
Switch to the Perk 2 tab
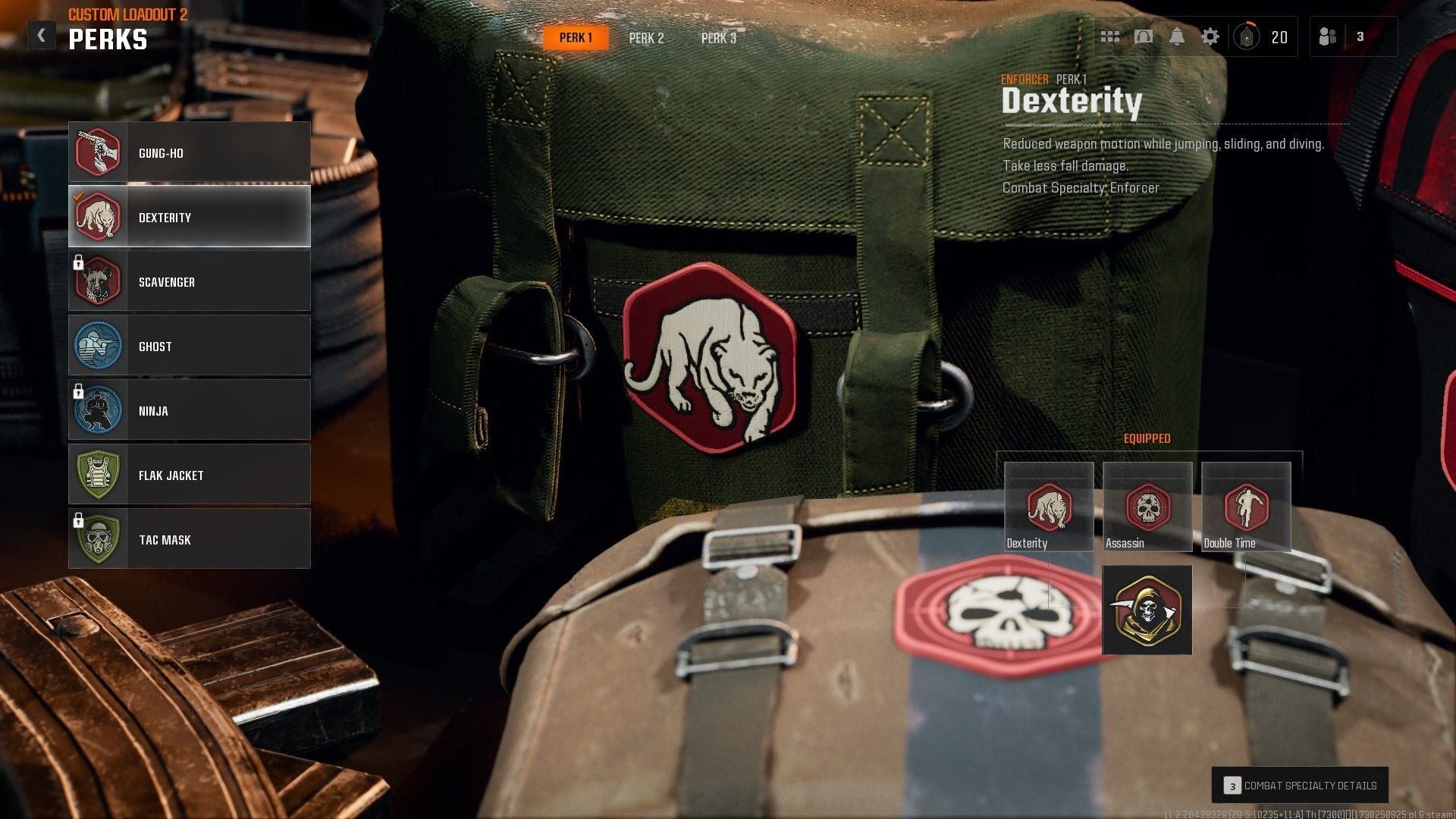pyautogui.click(x=647, y=38)
